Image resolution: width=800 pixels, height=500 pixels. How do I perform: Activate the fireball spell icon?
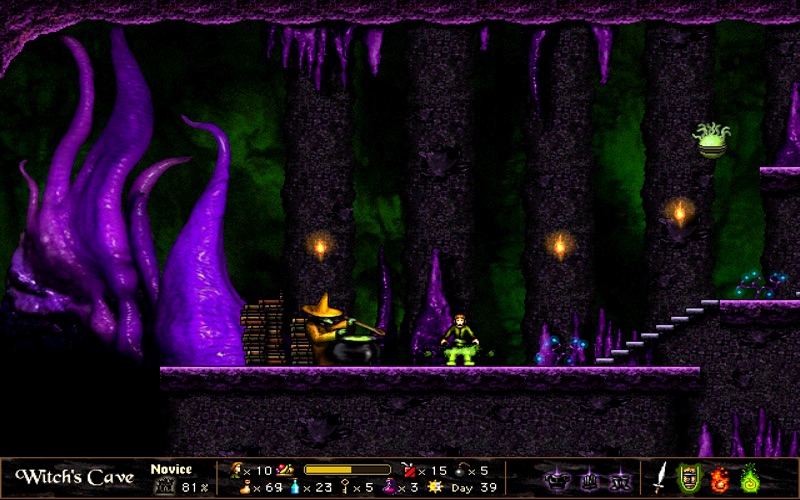tap(719, 478)
